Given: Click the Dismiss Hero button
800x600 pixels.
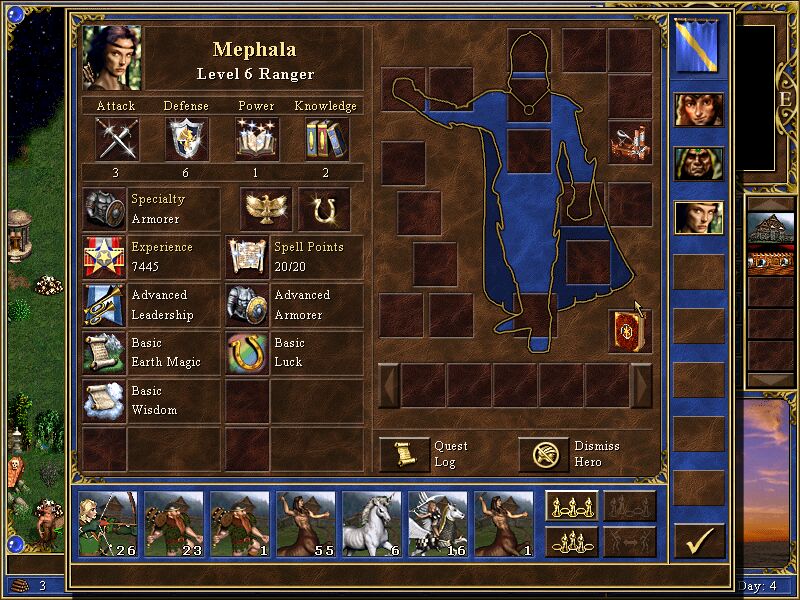Looking at the screenshot, I should point(543,454).
